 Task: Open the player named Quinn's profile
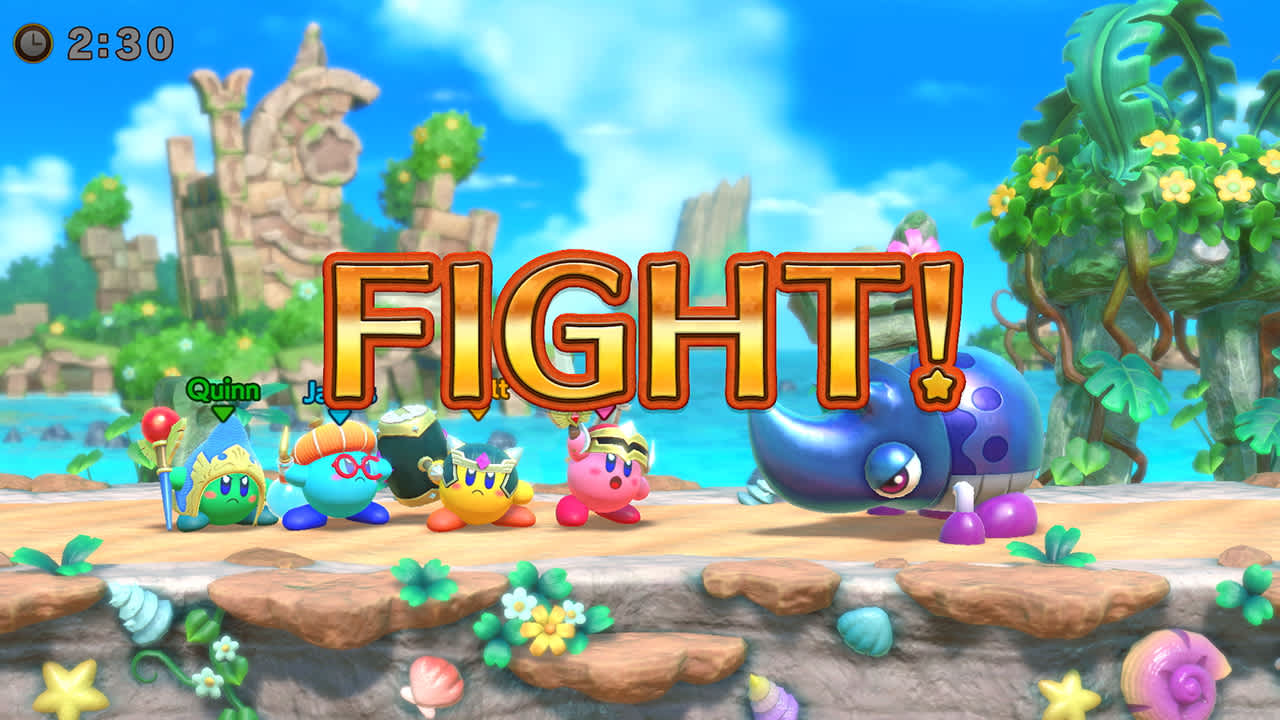coord(222,390)
